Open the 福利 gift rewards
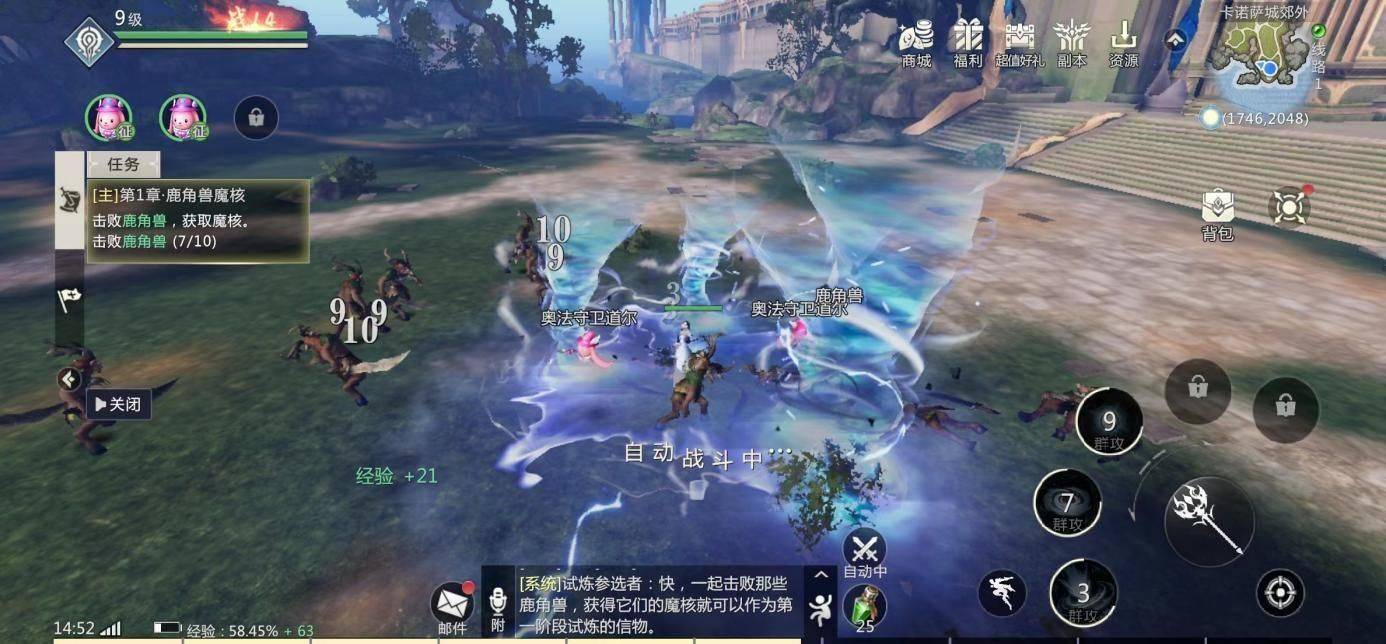This screenshot has width=1386, height=644. 968,43
